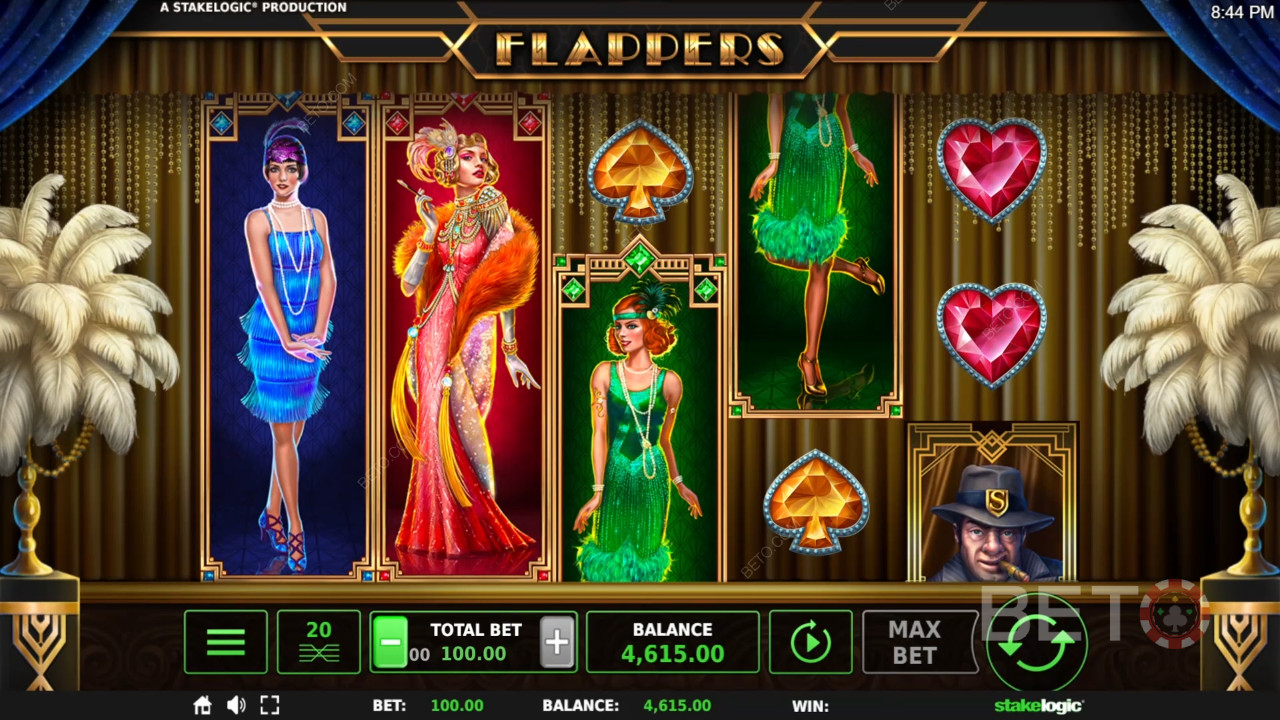Decrease total bet with minus button
The image size is (1280, 720).
390,642
